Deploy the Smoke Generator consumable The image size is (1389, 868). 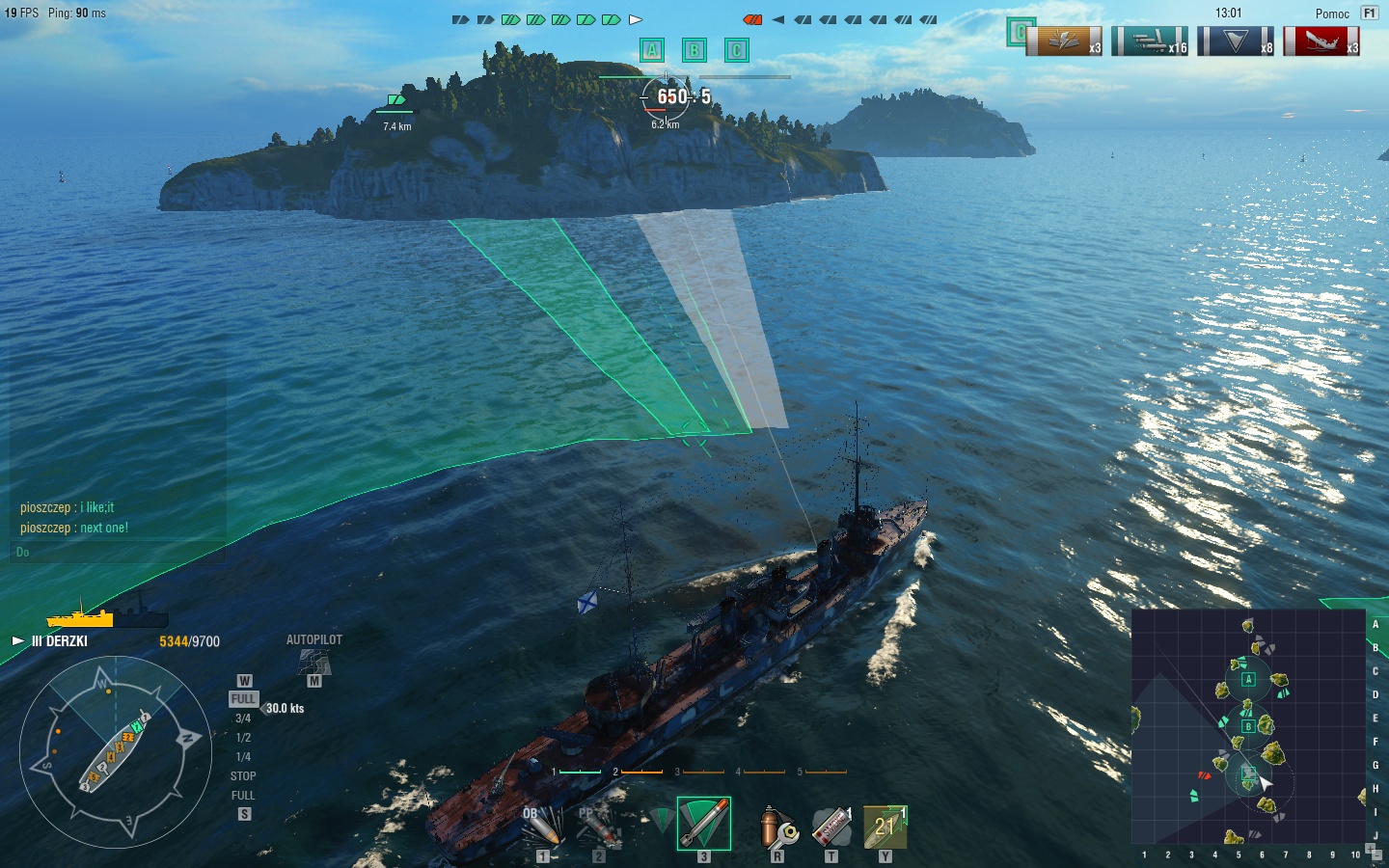point(831,827)
